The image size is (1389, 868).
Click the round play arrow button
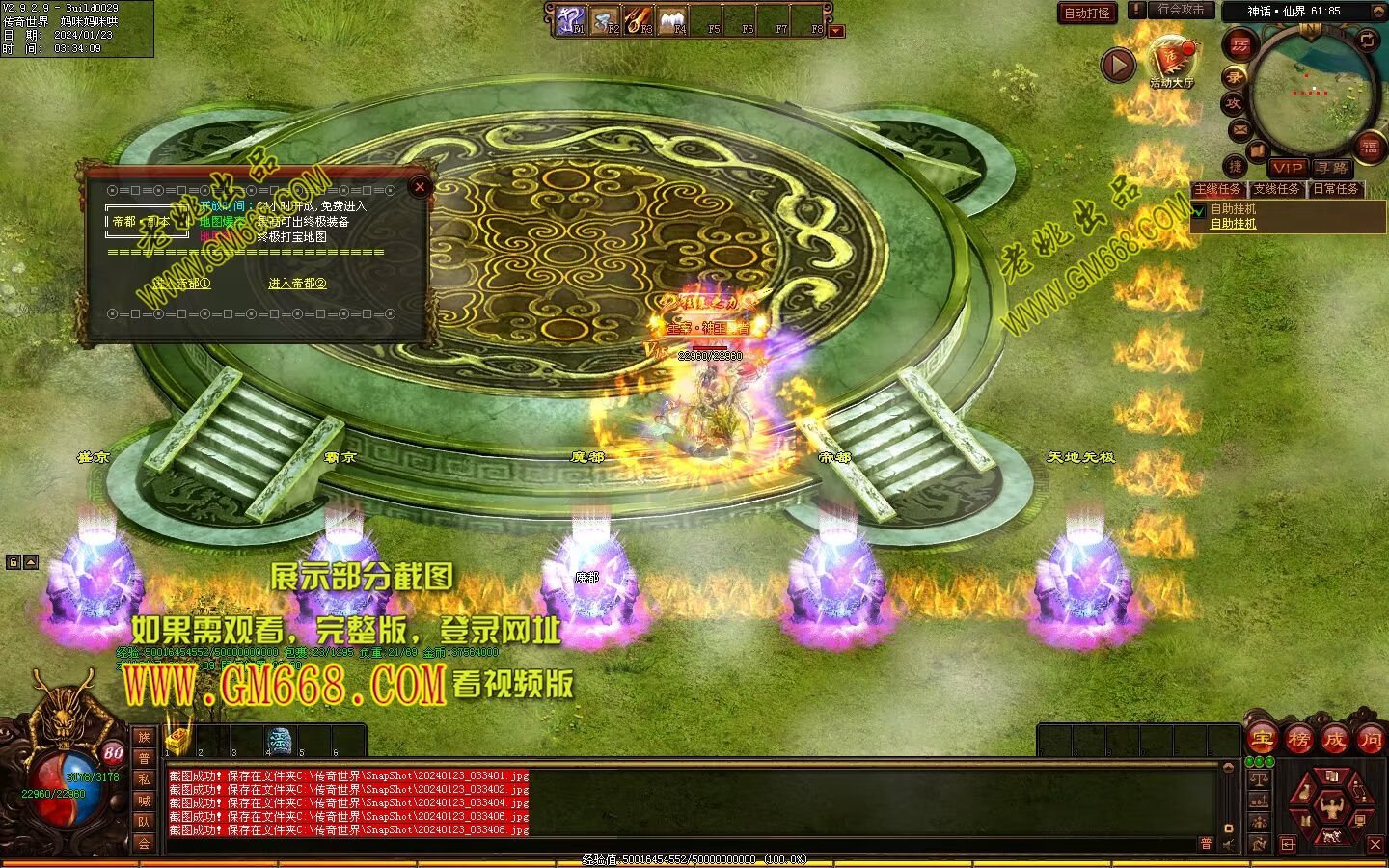coord(1119,65)
